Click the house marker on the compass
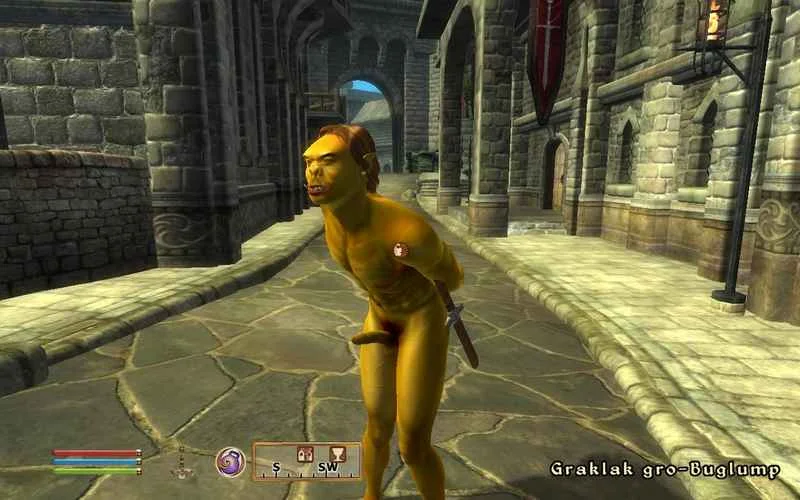This screenshot has height=500, width=800. (306, 454)
